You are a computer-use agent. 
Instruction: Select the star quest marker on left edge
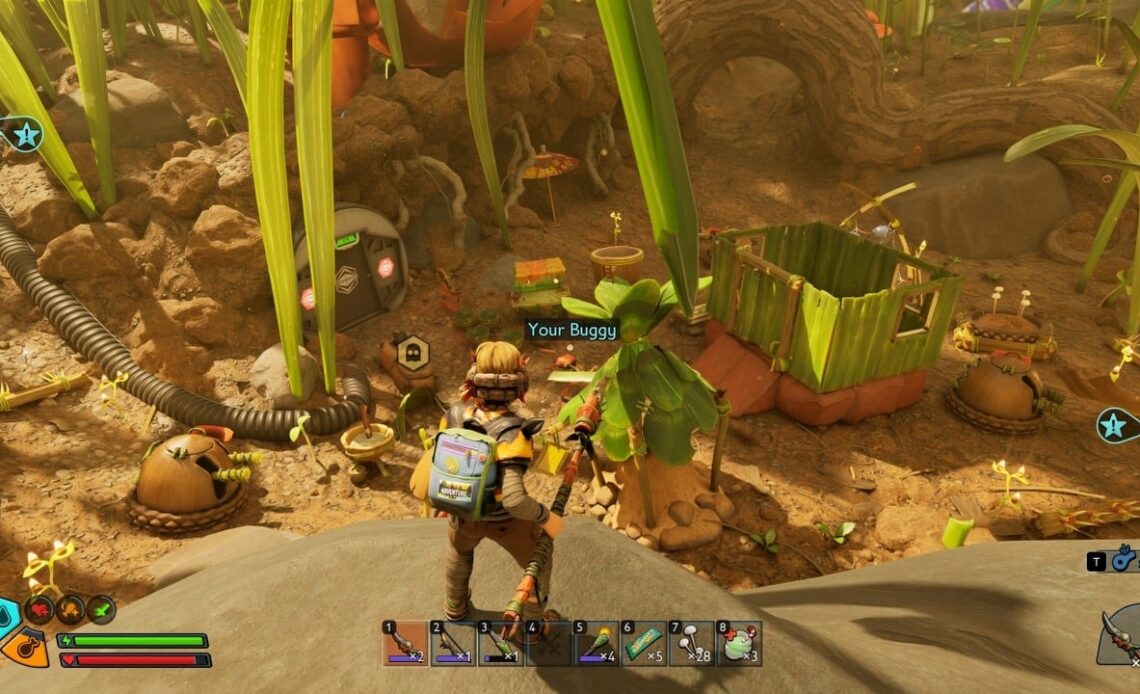tap(23, 133)
